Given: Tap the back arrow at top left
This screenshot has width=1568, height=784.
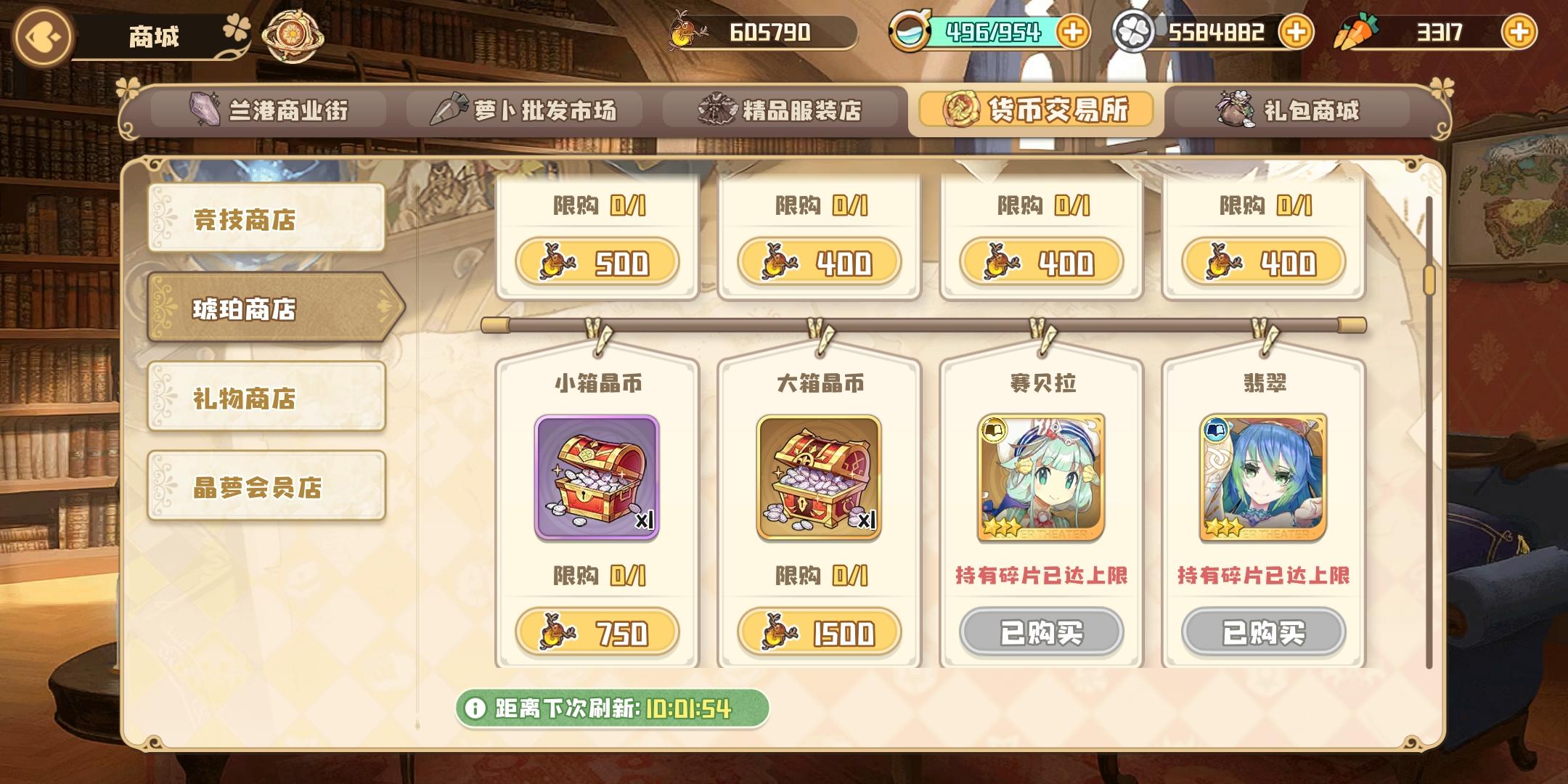Looking at the screenshot, I should (41, 34).
